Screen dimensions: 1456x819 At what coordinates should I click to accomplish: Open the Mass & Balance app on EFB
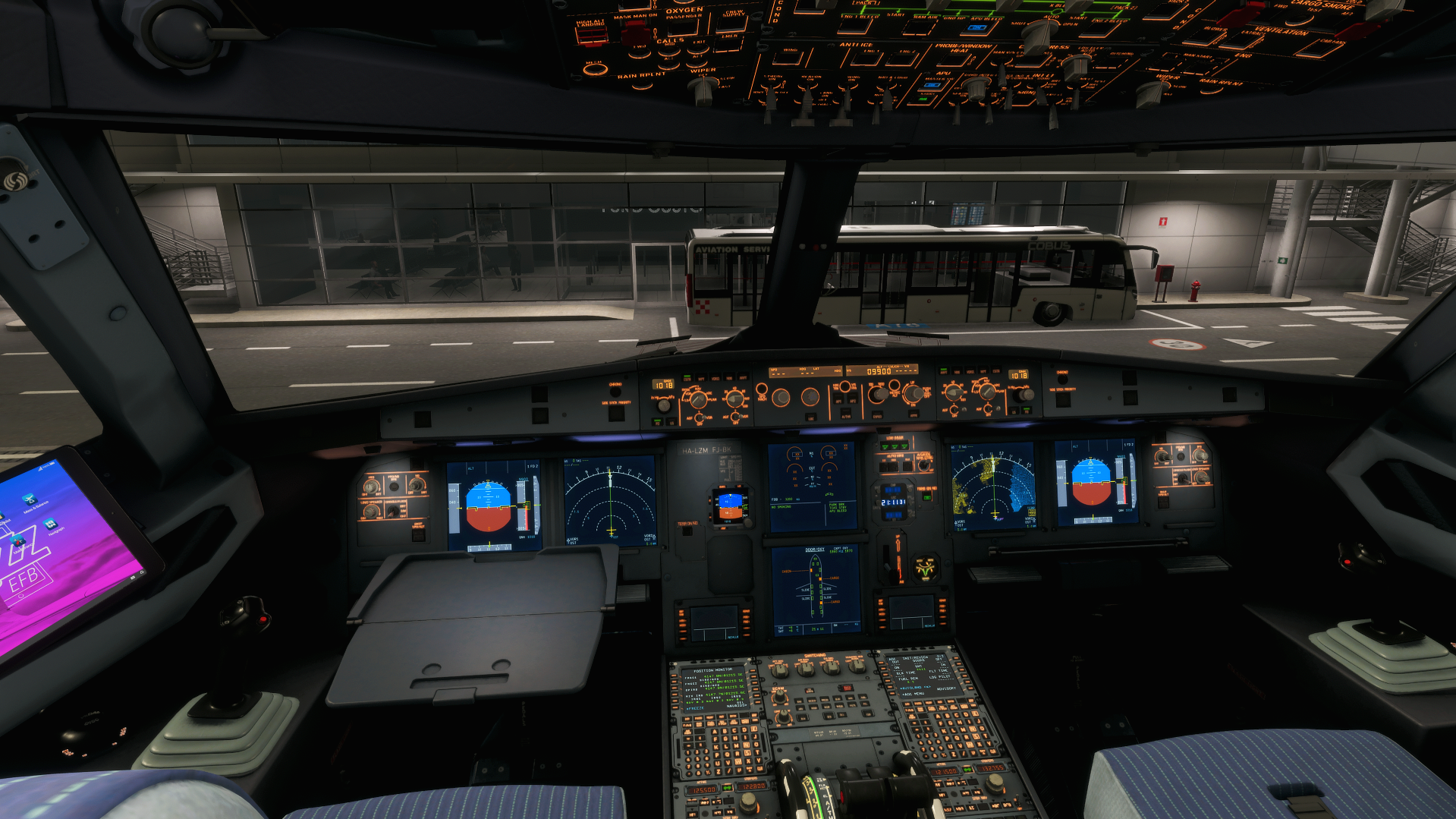tap(30, 500)
